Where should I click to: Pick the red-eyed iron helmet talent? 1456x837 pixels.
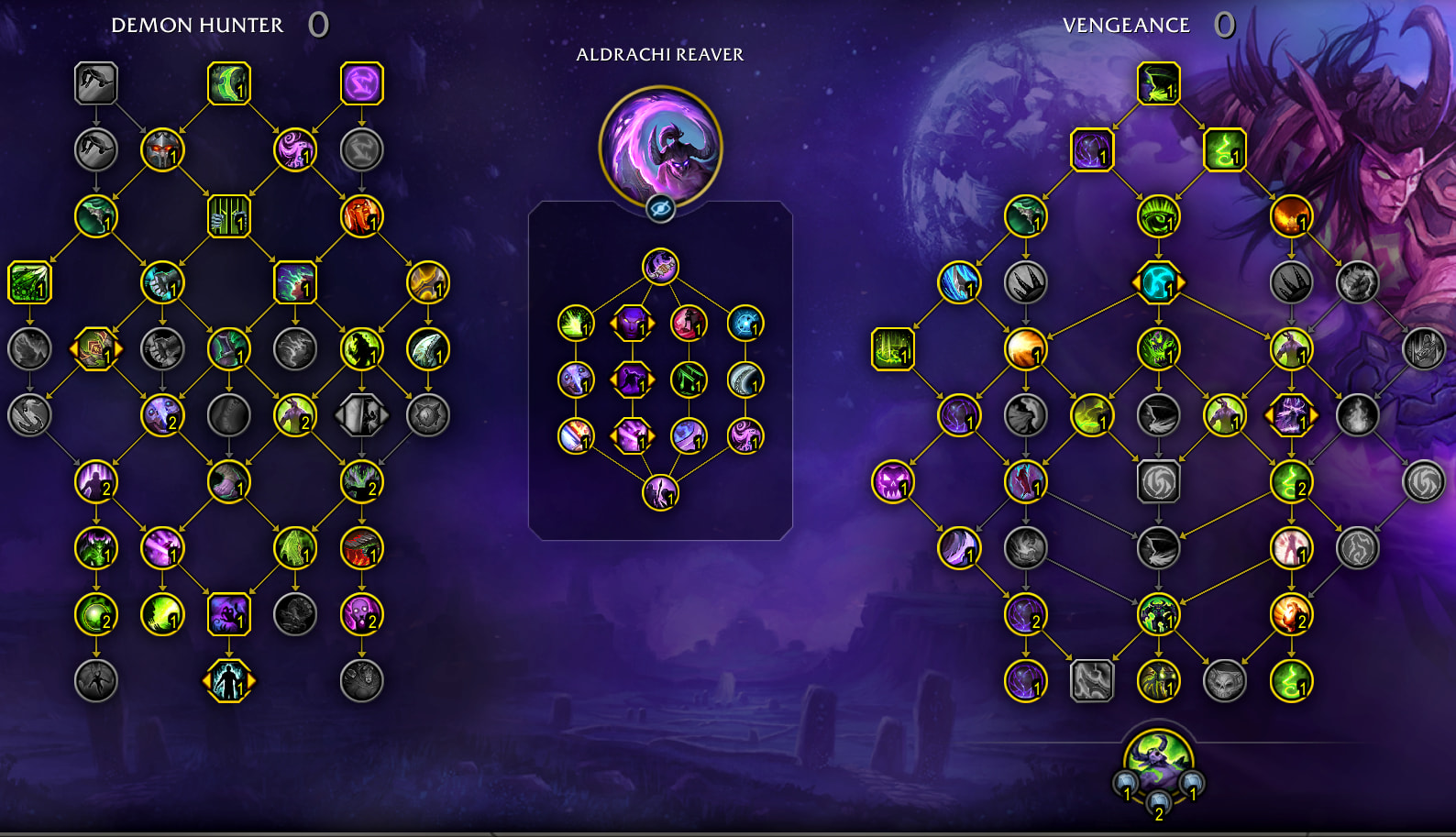[162, 150]
